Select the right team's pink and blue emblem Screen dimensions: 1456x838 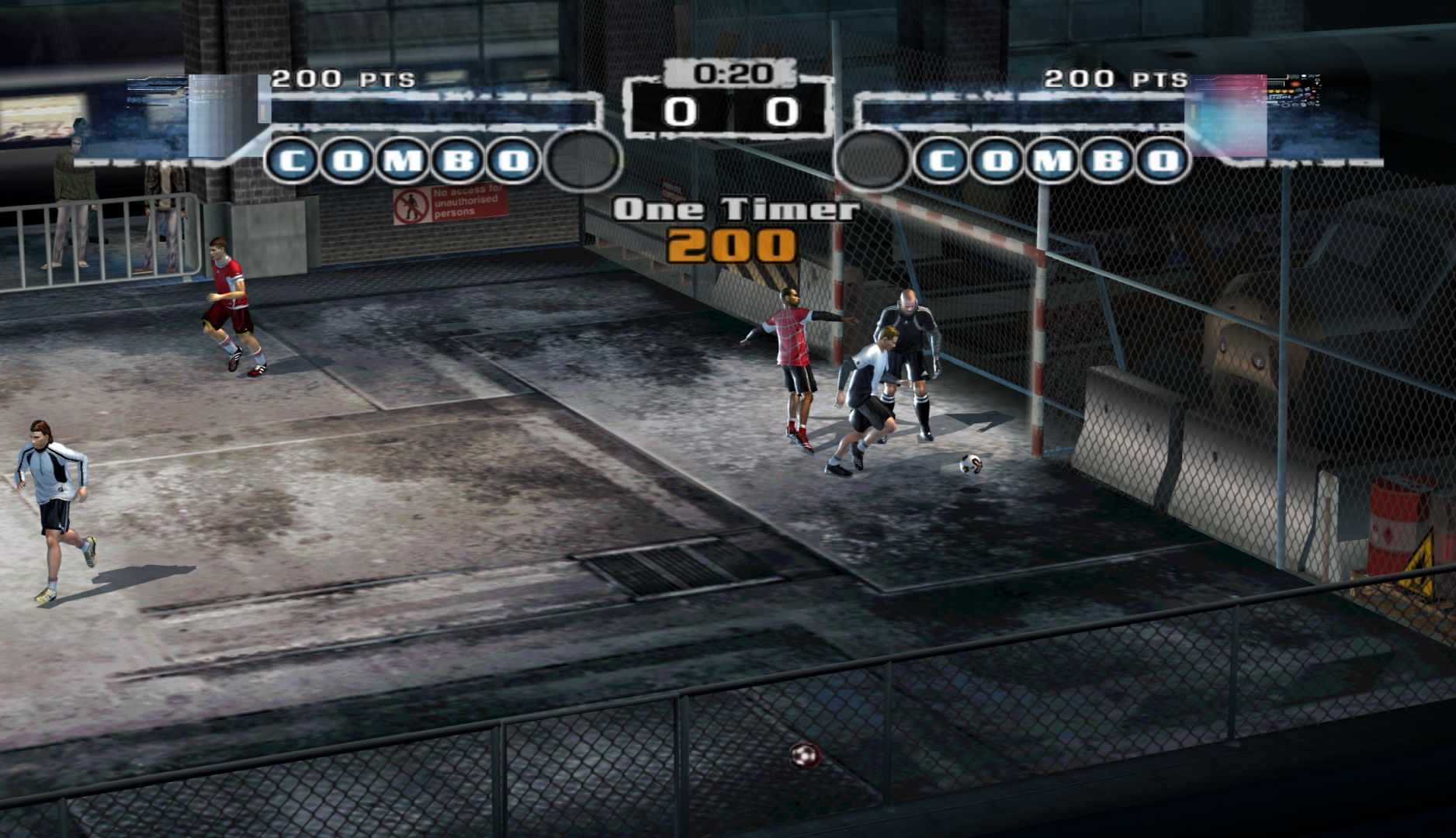[1229, 115]
